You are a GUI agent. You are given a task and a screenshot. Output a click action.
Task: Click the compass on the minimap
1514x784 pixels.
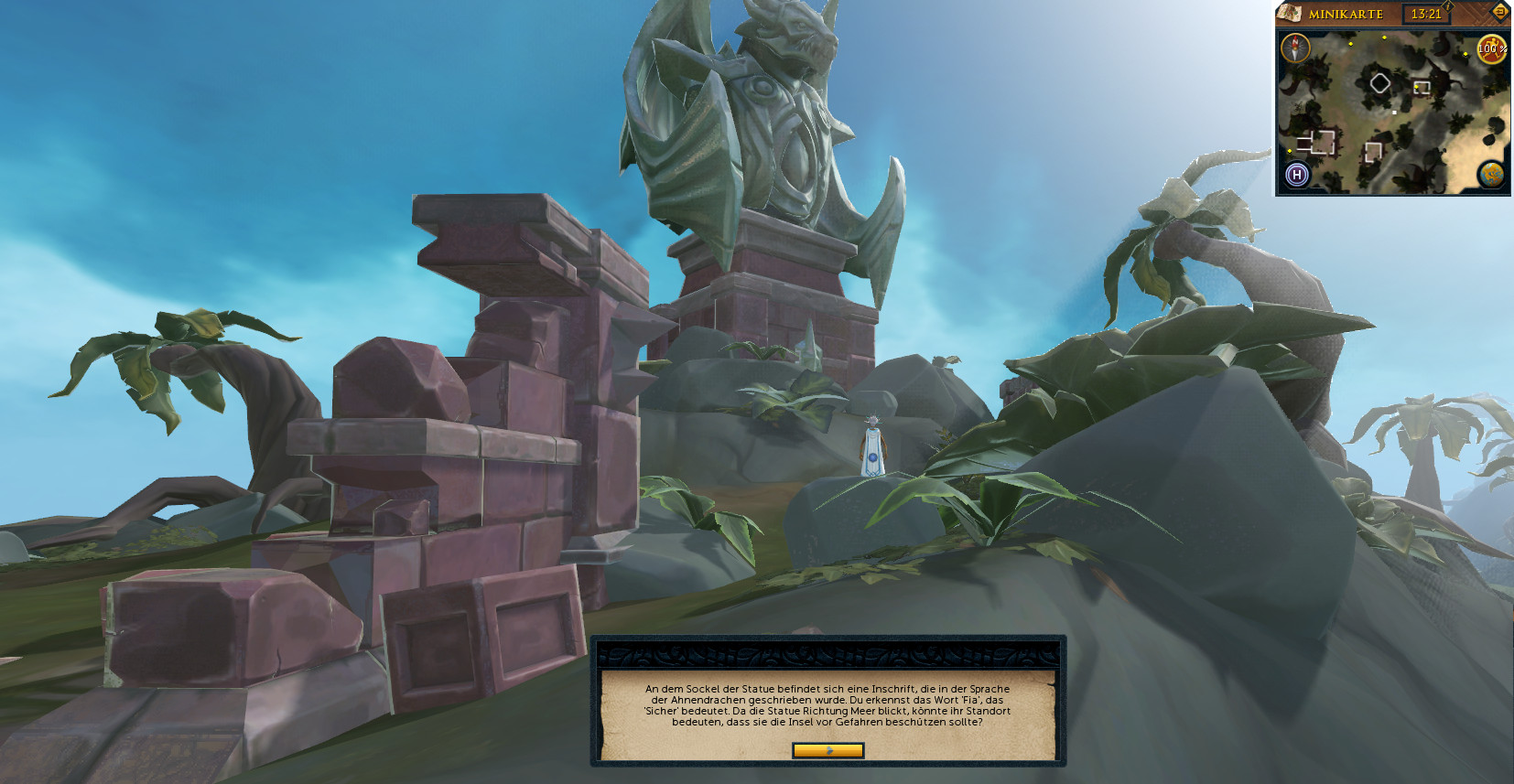tap(1295, 48)
